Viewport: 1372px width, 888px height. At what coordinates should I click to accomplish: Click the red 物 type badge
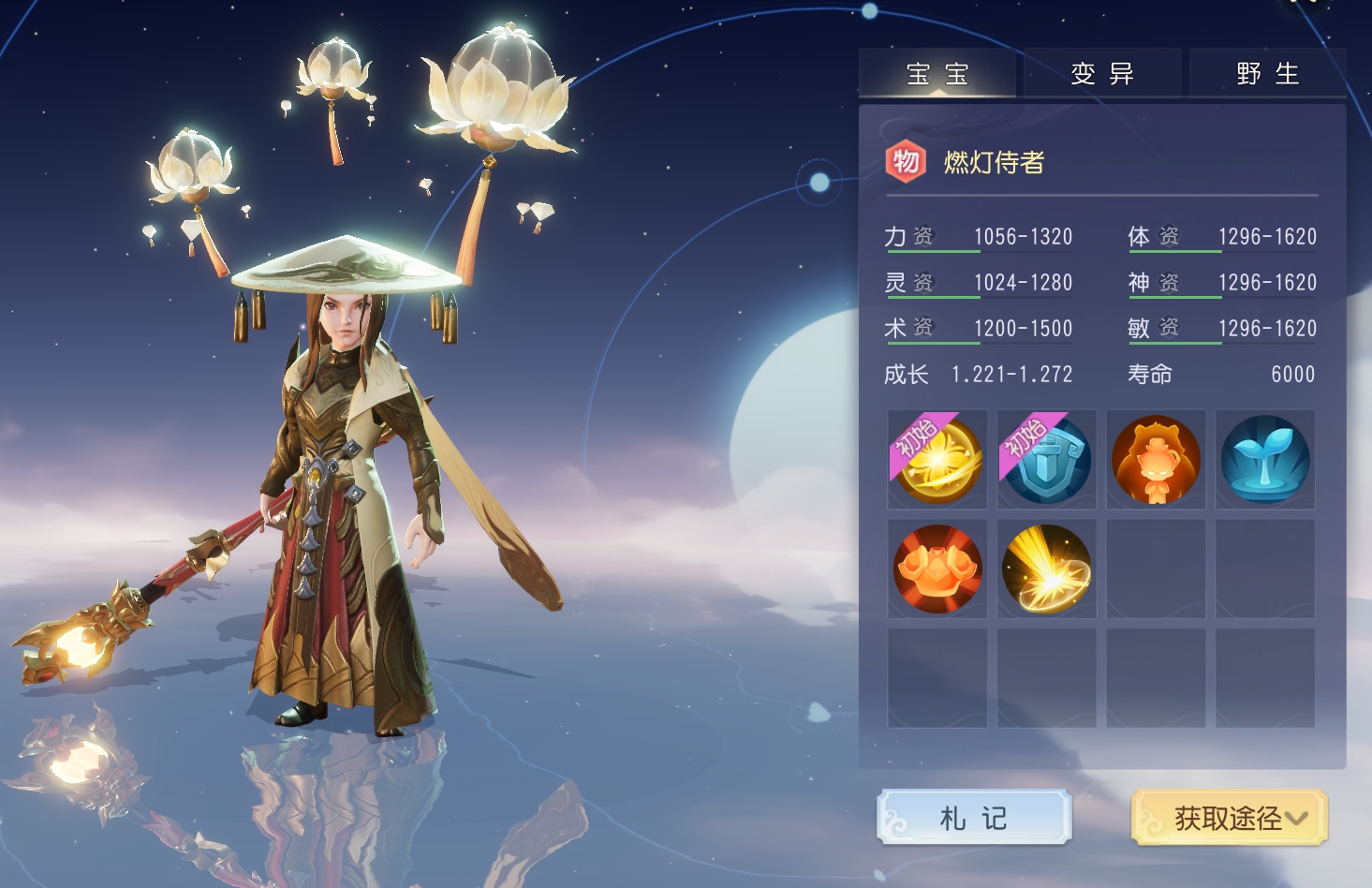click(x=906, y=162)
